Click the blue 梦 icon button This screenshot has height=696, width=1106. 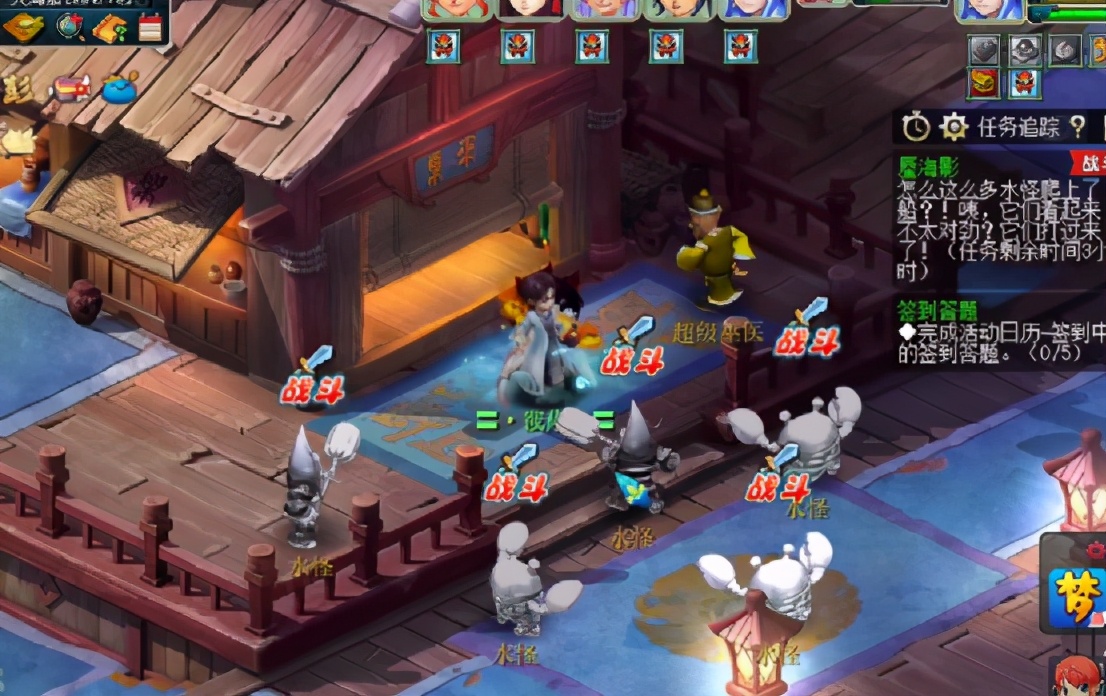pos(1078,594)
